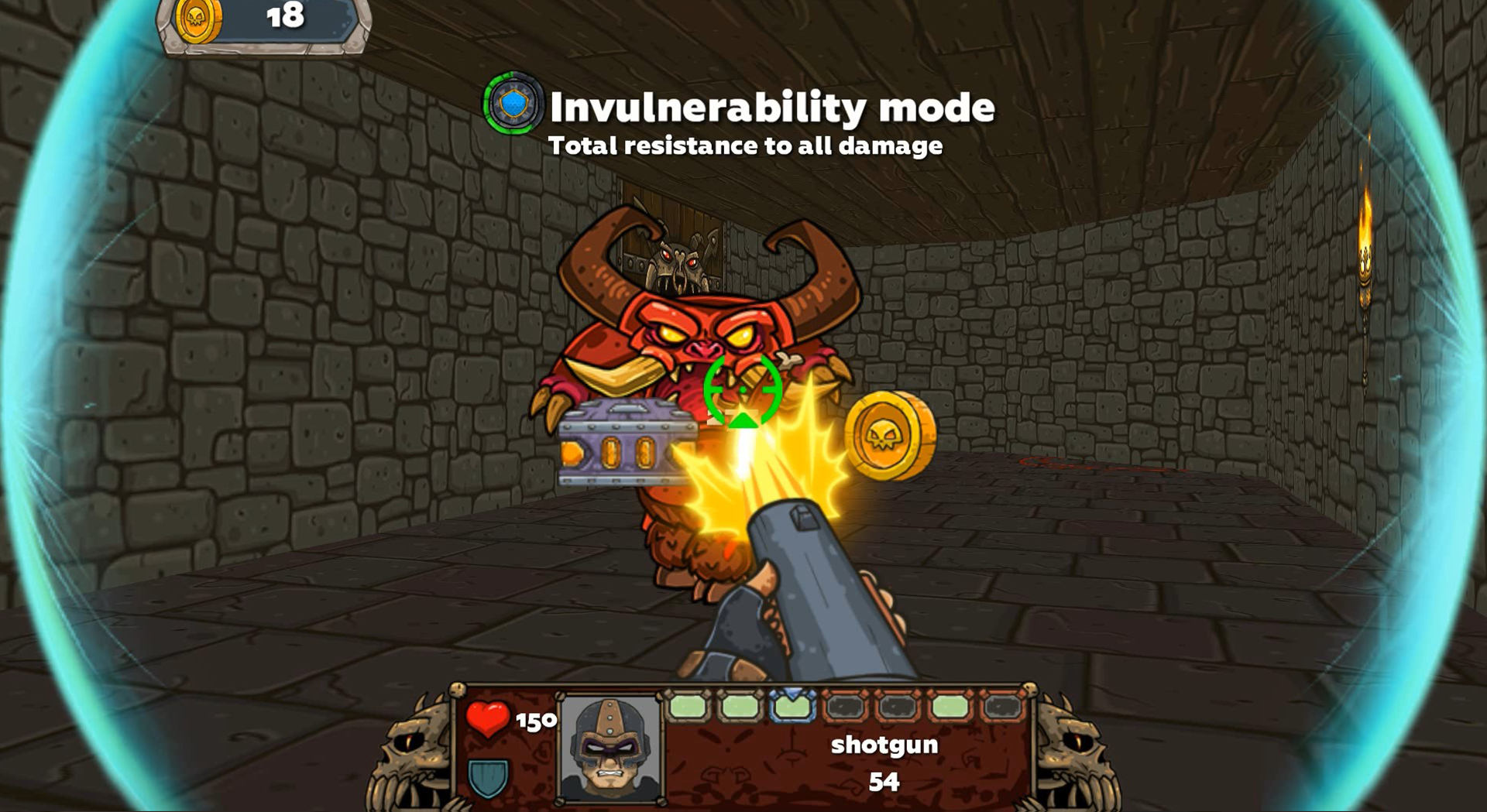
Task: Expand the stone currency counter panel
Action: (x=263, y=27)
